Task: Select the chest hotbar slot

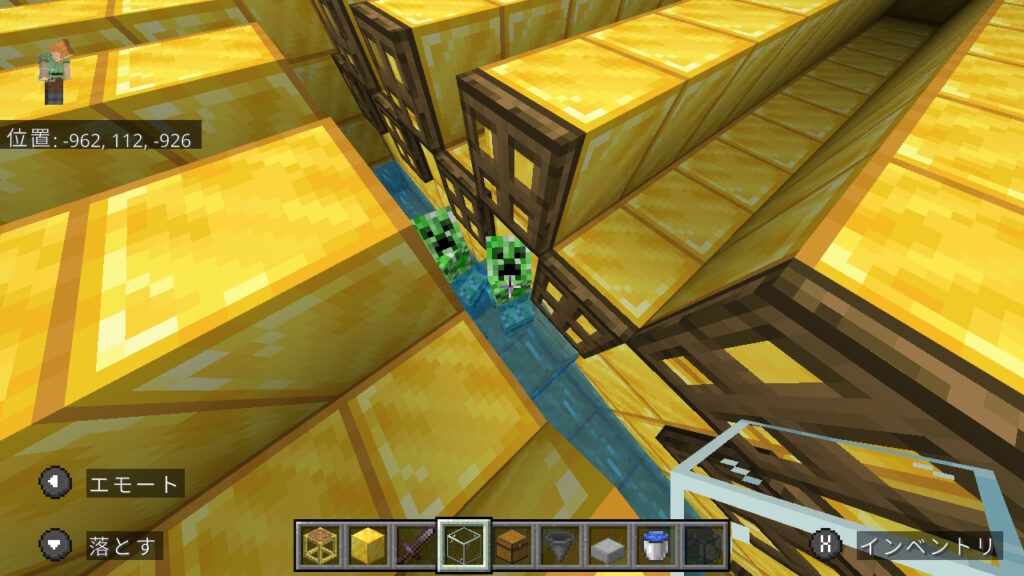Action: pos(511,546)
